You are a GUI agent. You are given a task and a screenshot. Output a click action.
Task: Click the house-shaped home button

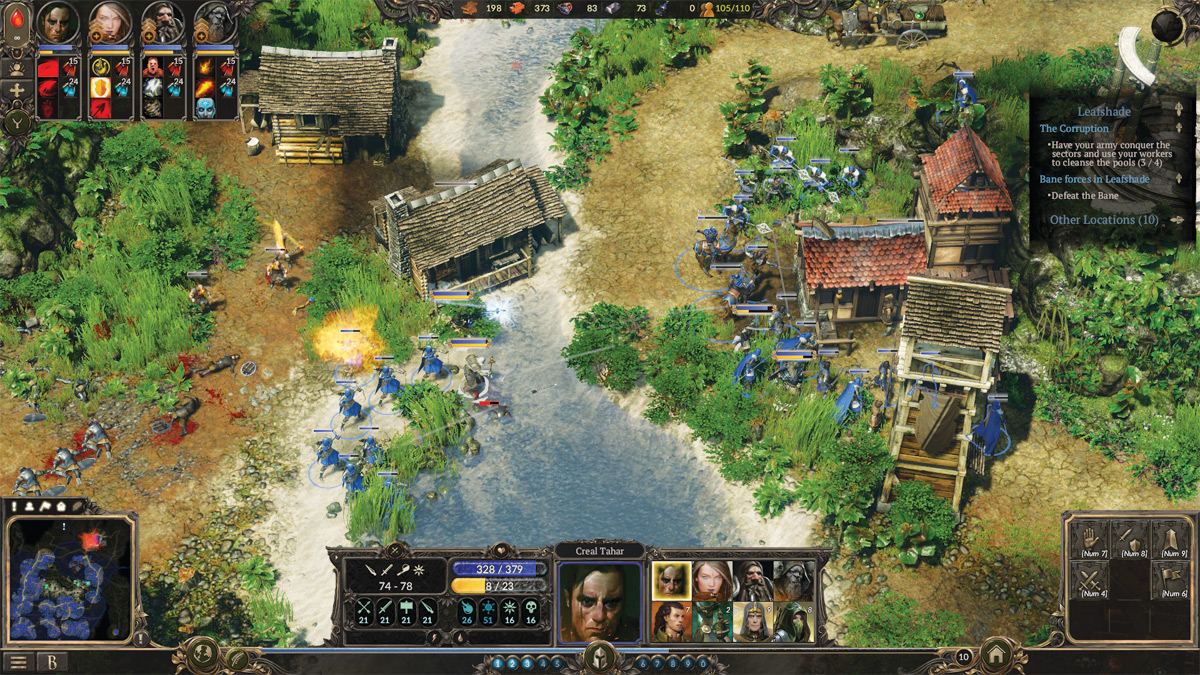996,657
